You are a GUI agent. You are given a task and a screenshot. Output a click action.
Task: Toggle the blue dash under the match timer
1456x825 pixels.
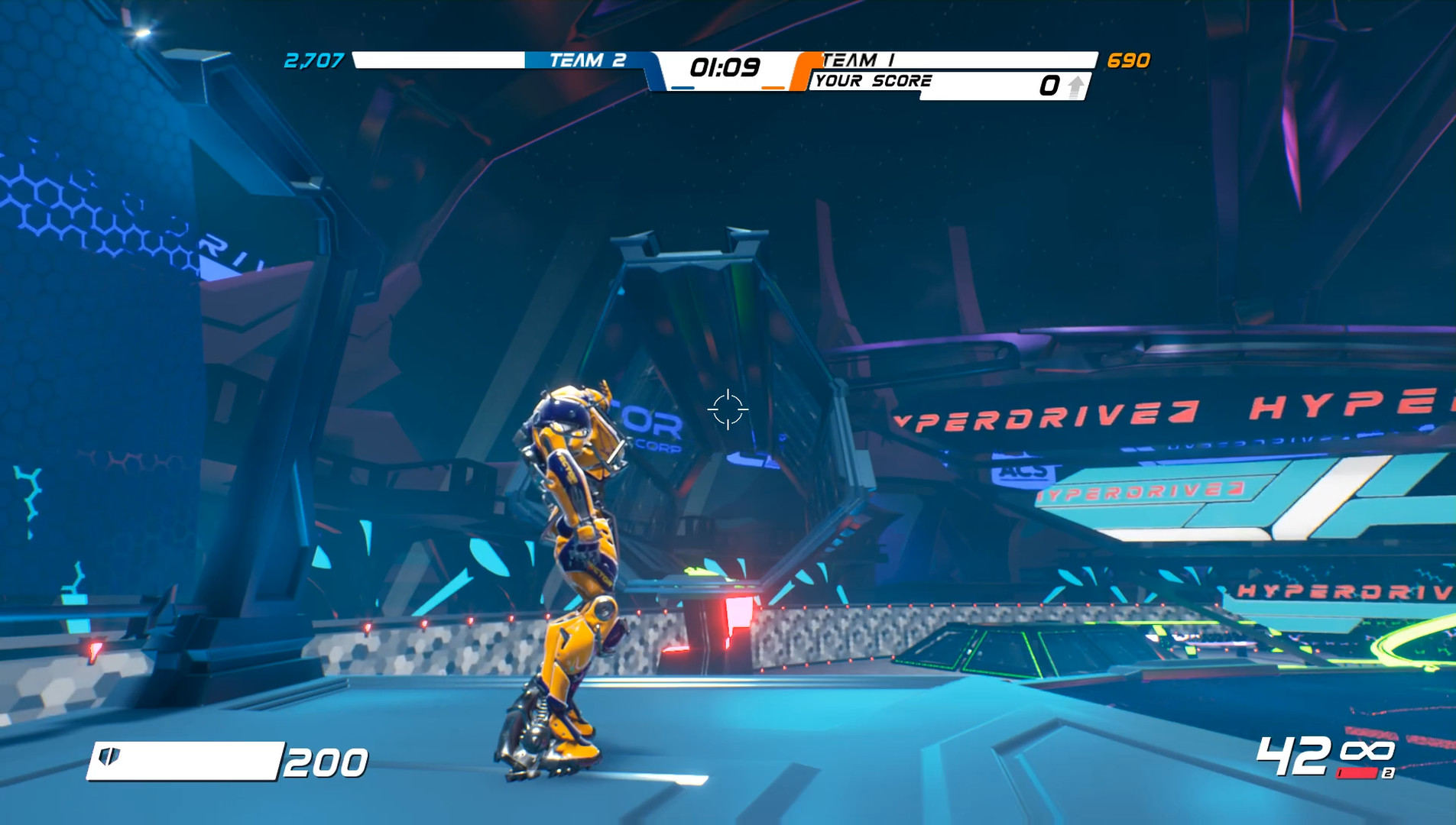684,88
